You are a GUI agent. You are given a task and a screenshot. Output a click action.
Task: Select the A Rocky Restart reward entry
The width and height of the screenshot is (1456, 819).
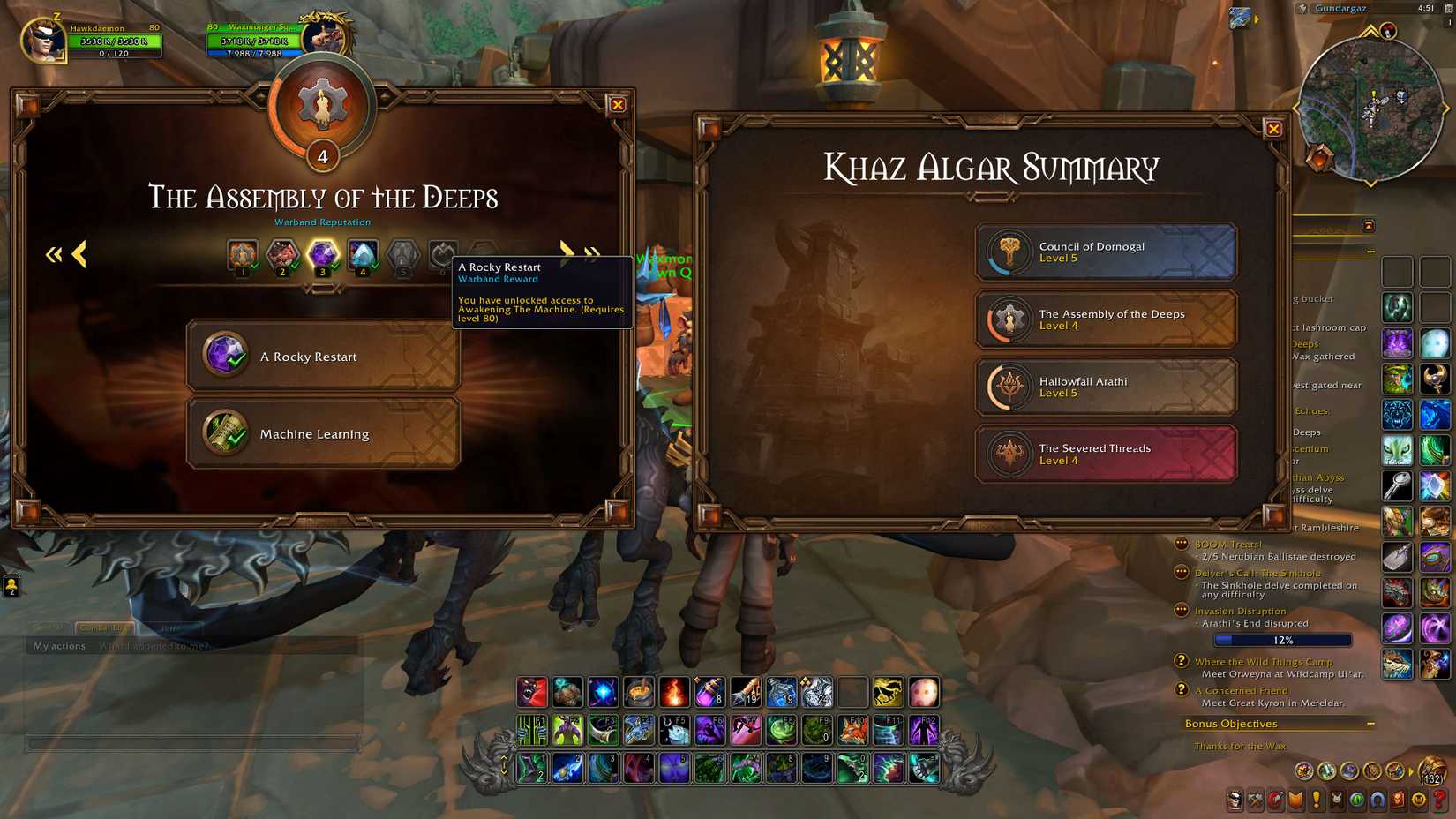pyautogui.click(x=322, y=357)
